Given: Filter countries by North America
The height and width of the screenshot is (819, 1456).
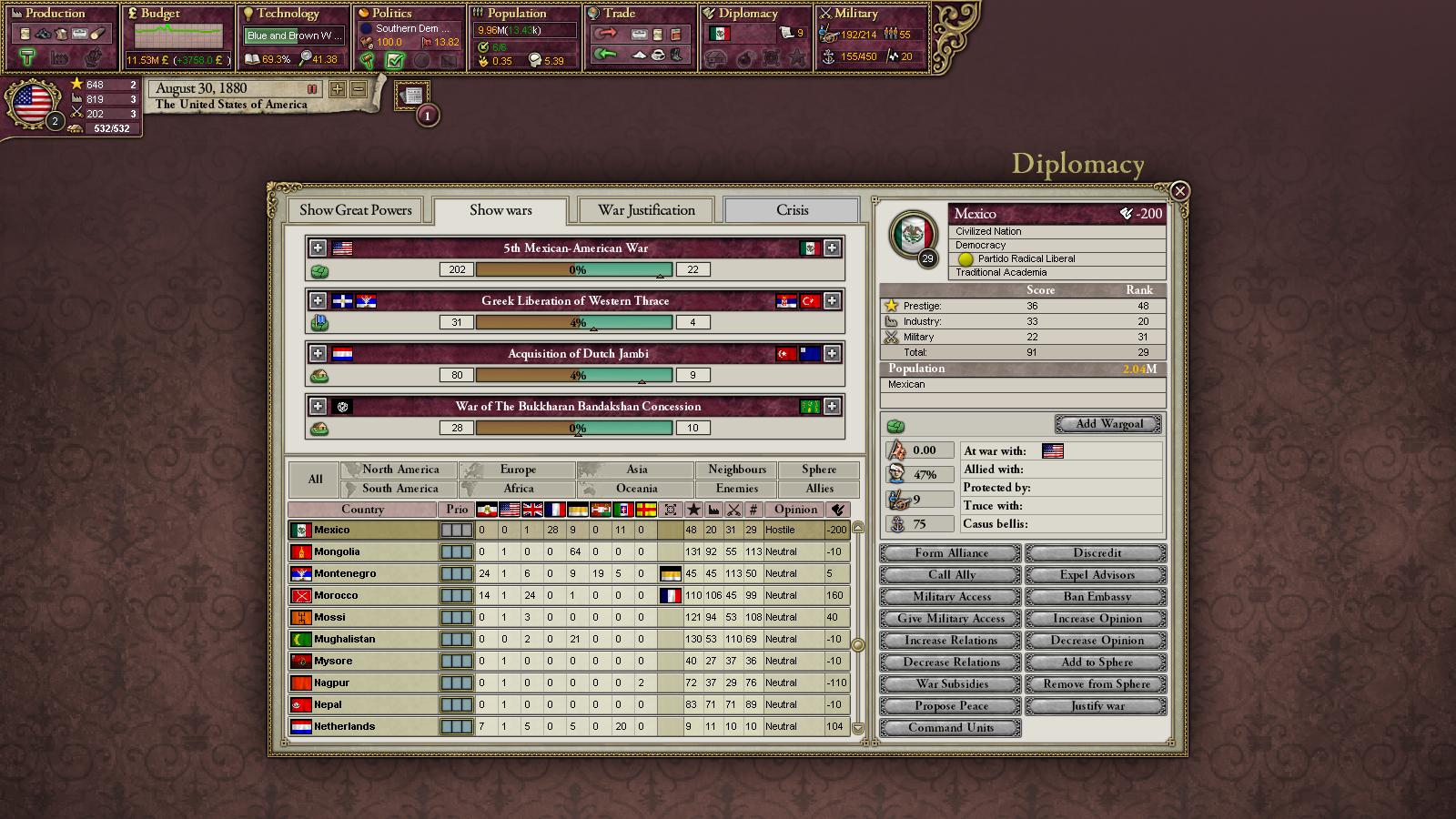Looking at the screenshot, I should [x=400, y=470].
